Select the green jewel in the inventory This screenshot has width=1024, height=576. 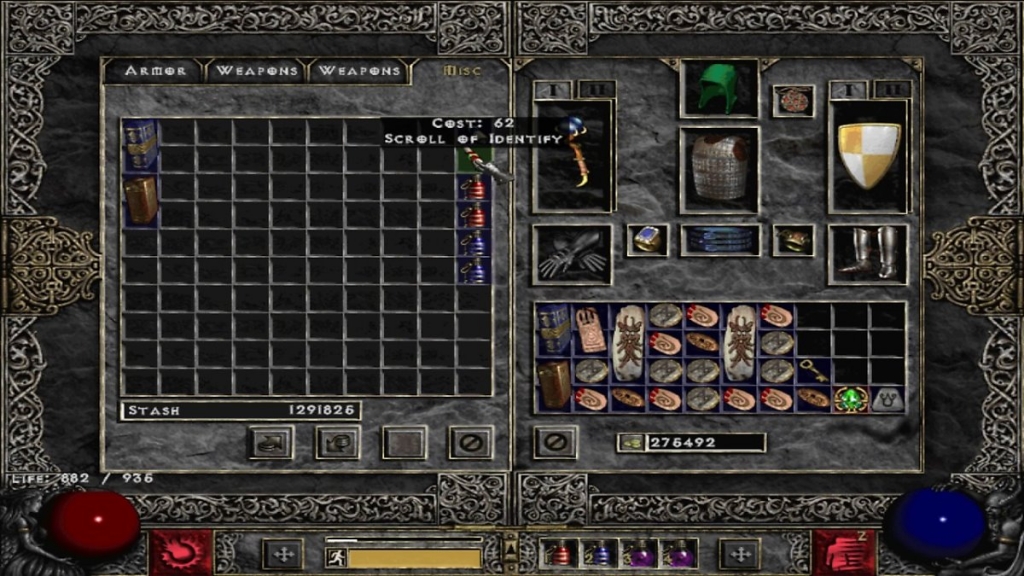pos(851,398)
